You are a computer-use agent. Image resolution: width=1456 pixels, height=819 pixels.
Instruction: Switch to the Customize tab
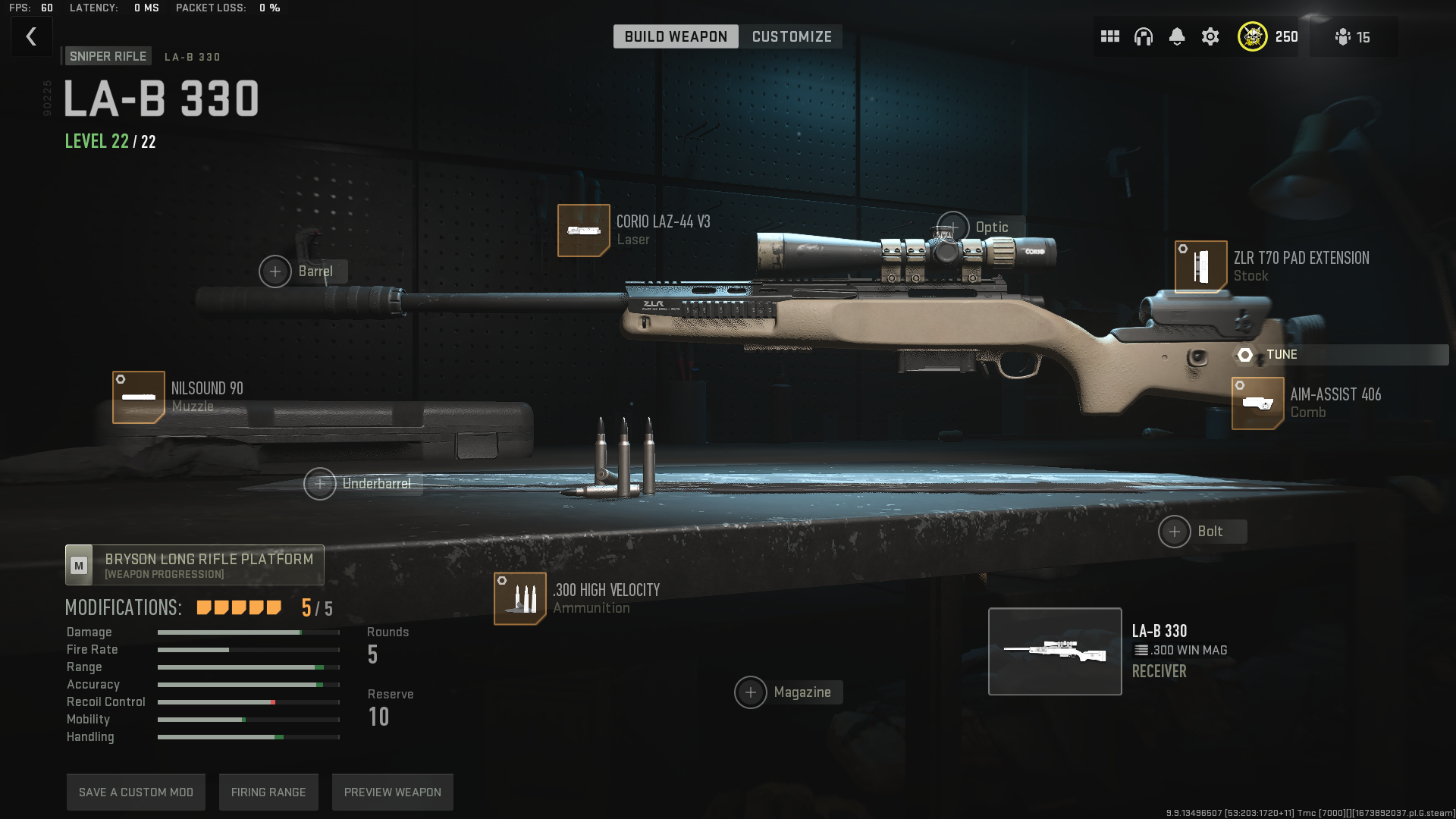tap(791, 36)
